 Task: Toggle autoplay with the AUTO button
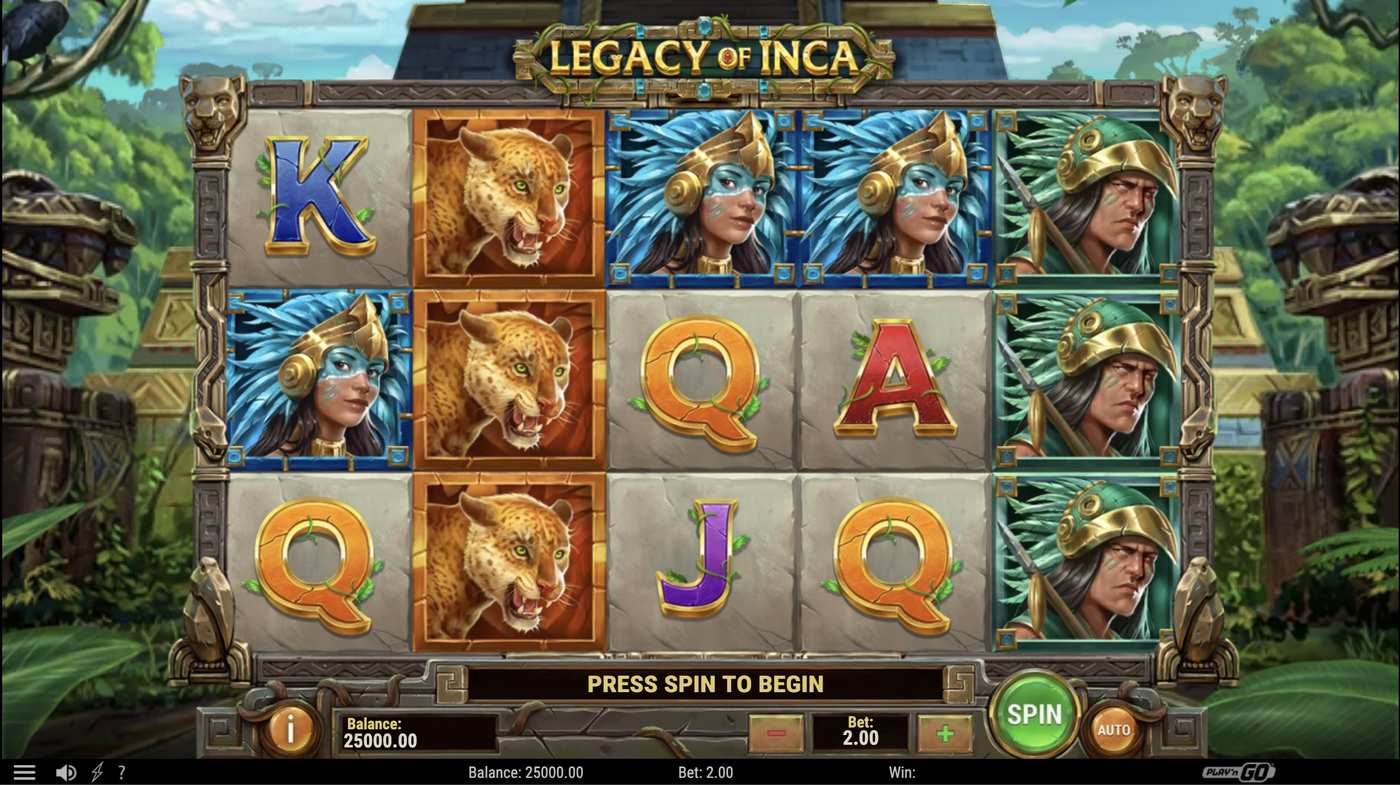pyautogui.click(x=1115, y=730)
